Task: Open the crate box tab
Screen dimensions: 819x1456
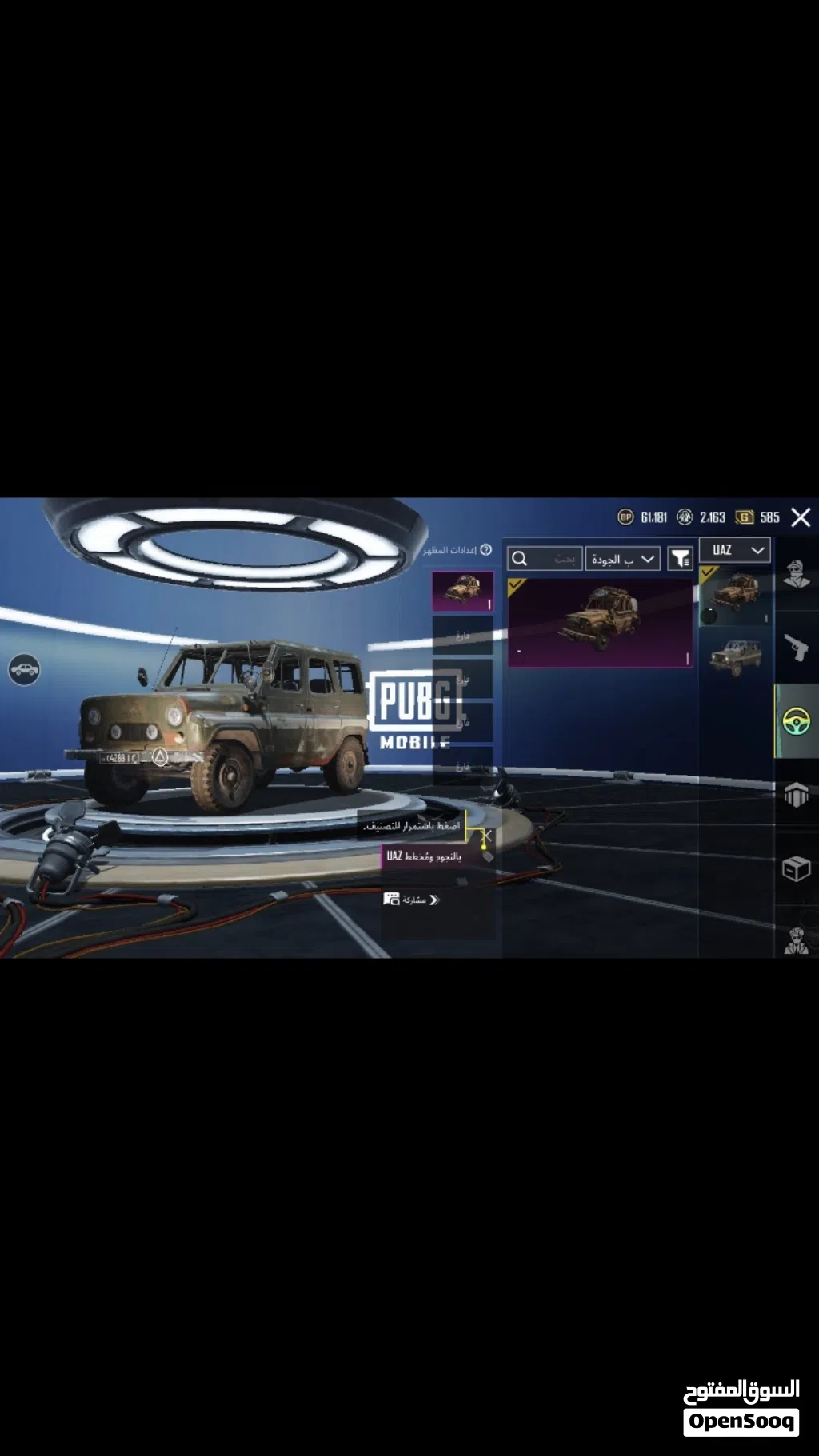Action: pyautogui.click(x=797, y=868)
